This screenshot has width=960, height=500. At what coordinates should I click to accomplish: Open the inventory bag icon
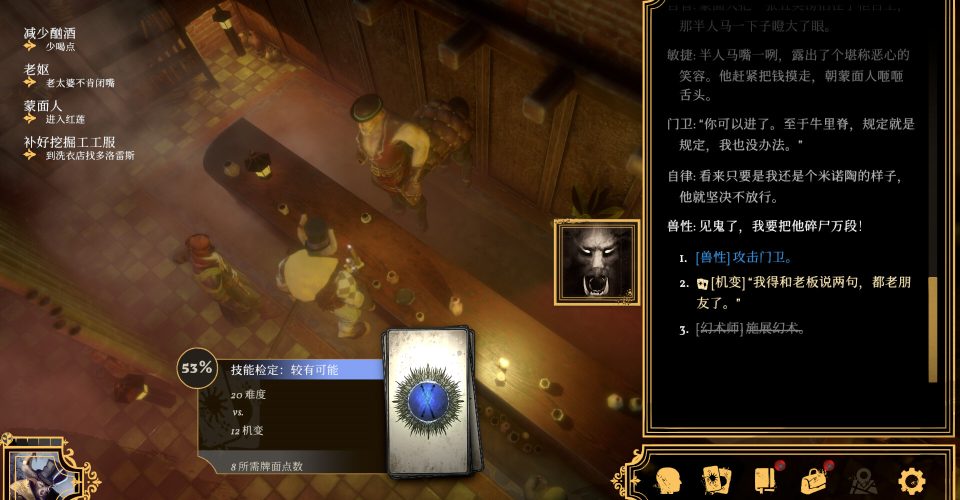coord(813,480)
